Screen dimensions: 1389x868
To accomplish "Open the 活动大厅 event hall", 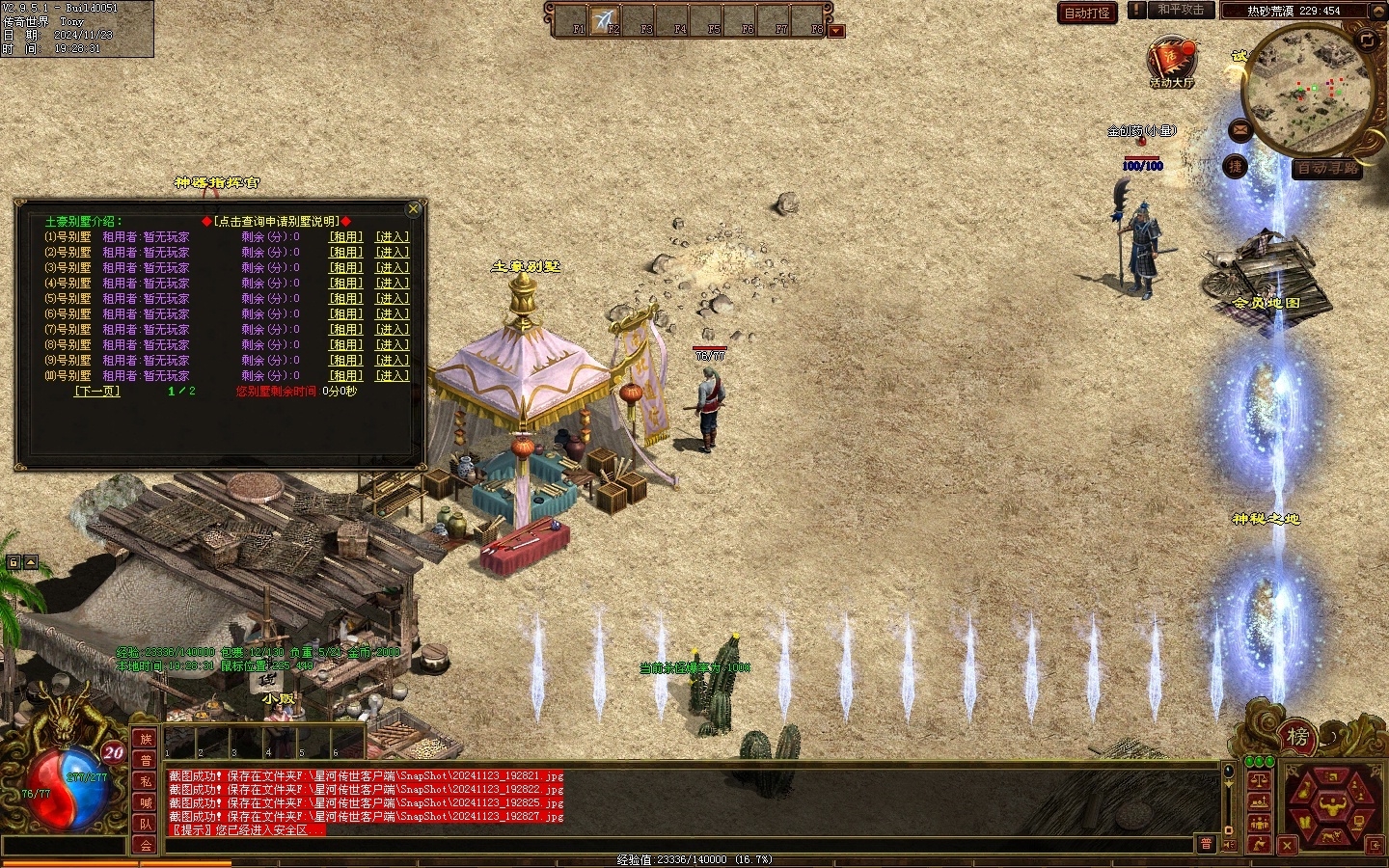I will pyautogui.click(x=1171, y=62).
